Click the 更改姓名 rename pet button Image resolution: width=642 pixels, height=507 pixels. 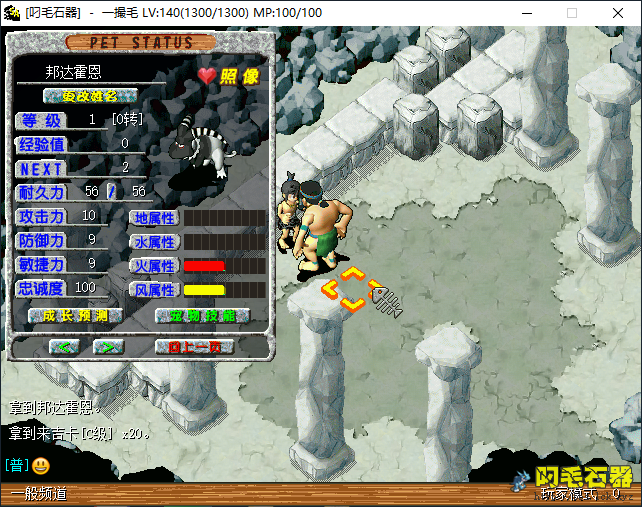(x=90, y=96)
